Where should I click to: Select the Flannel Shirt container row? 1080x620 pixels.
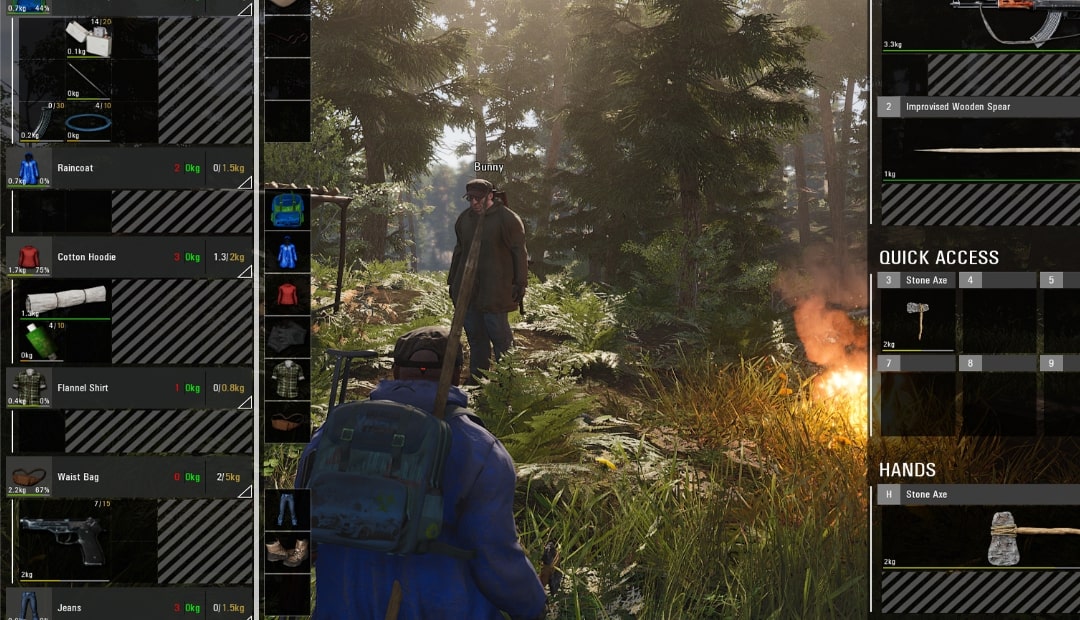pos(120,388)
